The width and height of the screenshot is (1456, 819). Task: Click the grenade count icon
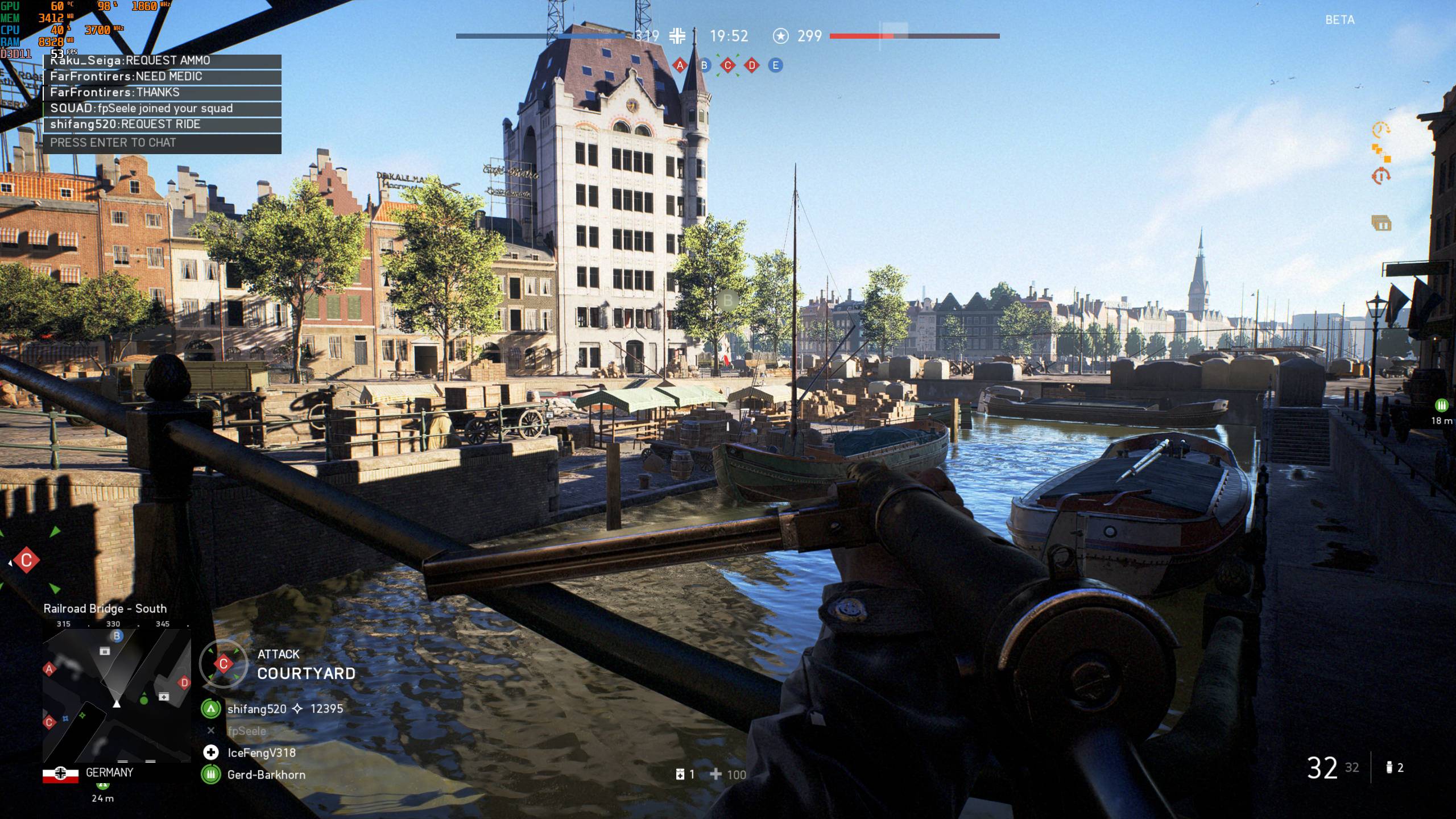tap(1388, 768)
